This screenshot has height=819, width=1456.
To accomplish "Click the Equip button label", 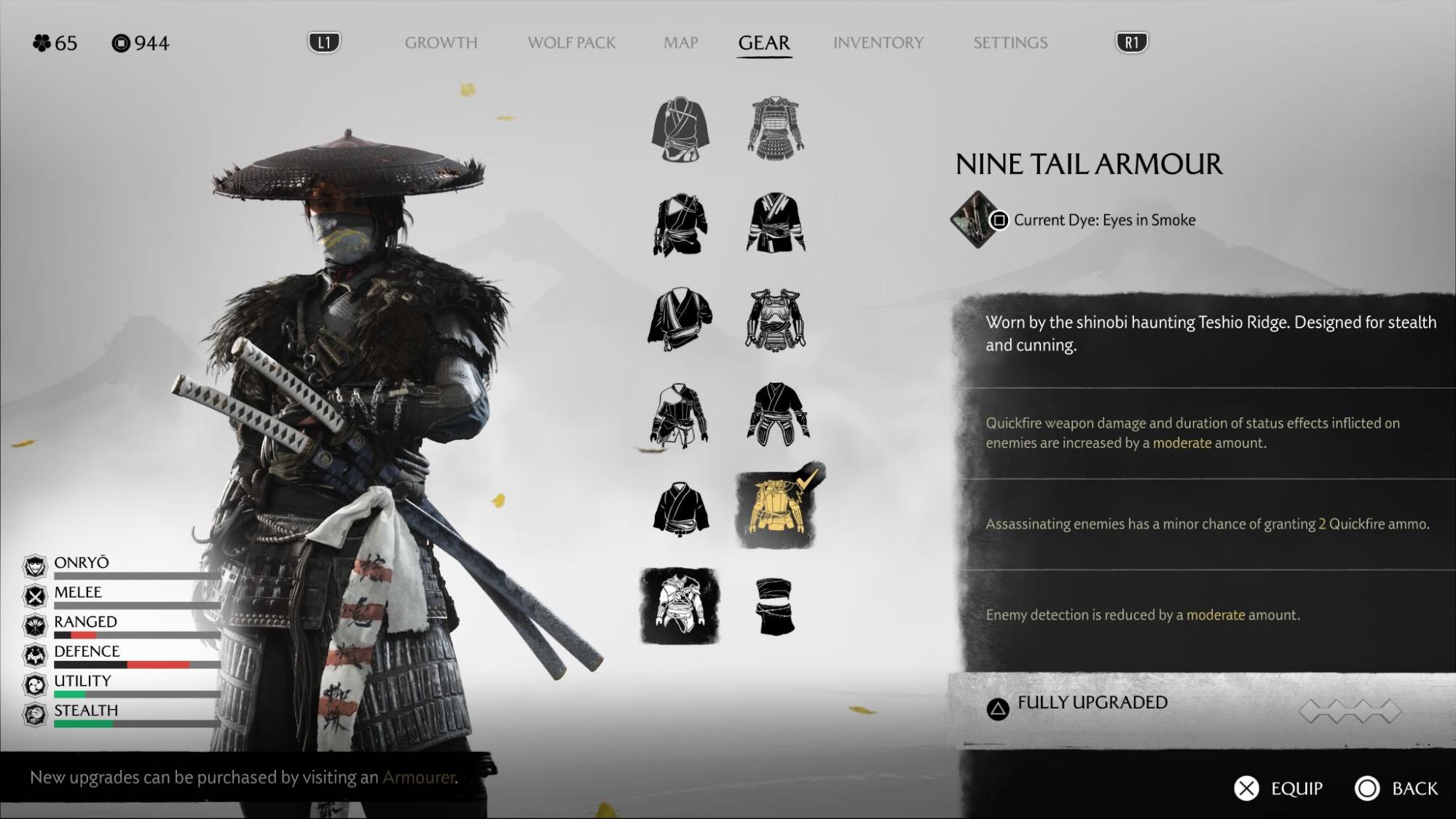I will pyautogui.click(x=1296, y=788).
